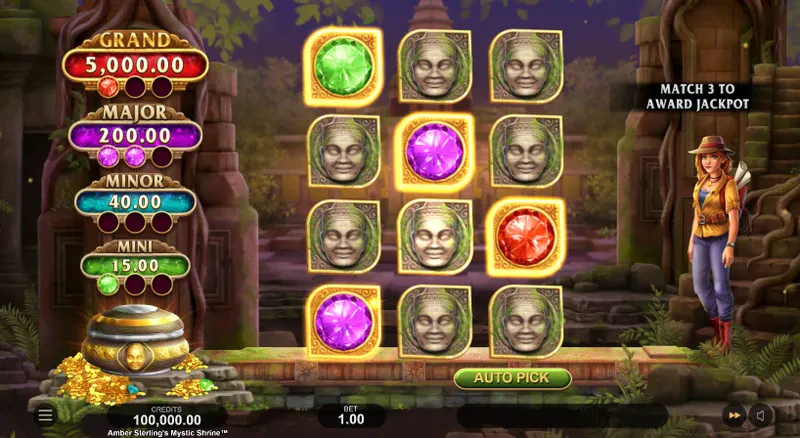Viewport: 800px width, 438px height.
Task: Select the red gem tile
Action: [x=525, y=236]
